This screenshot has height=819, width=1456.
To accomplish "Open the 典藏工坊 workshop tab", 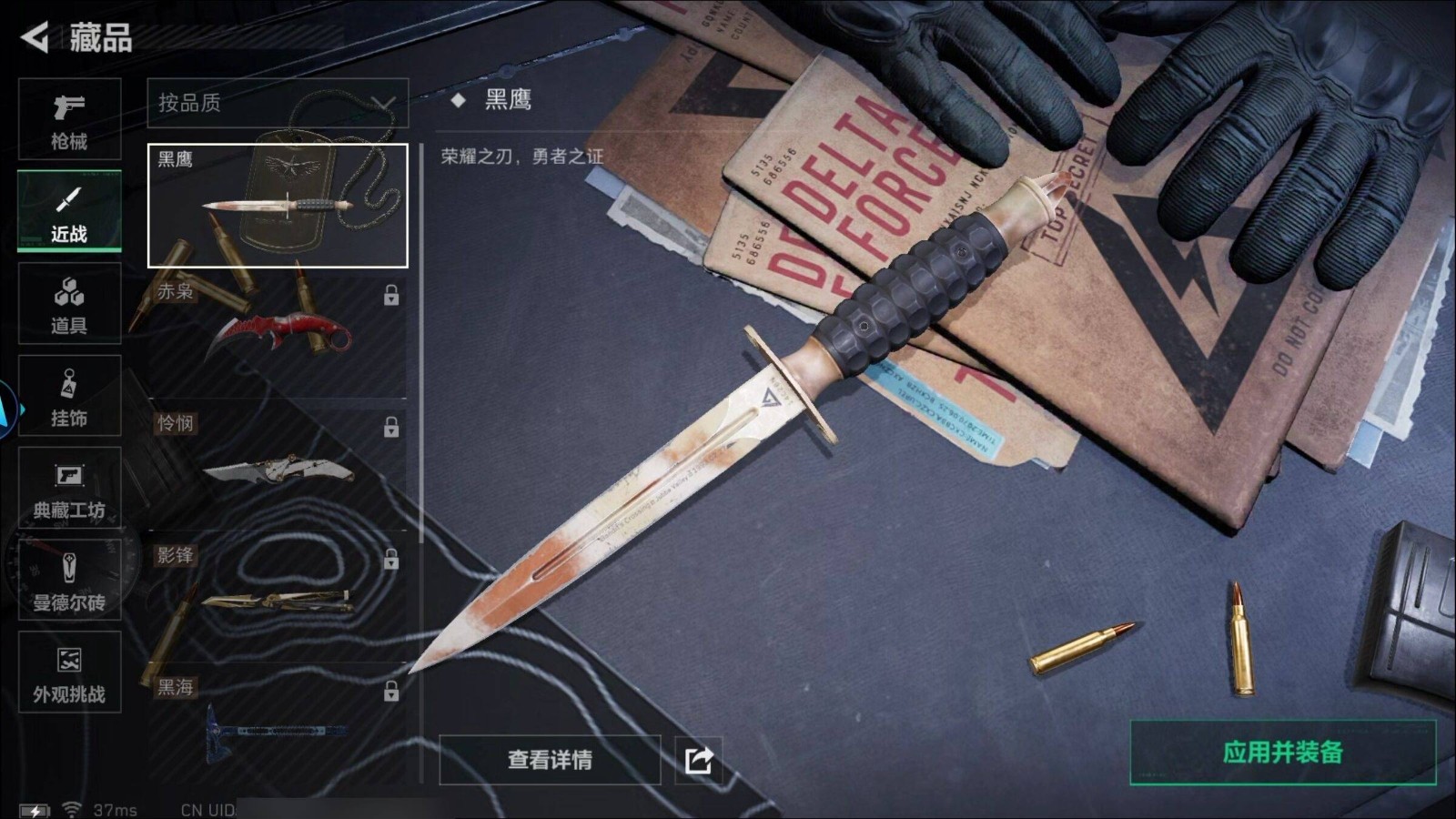I will click(x=69, y=489).
